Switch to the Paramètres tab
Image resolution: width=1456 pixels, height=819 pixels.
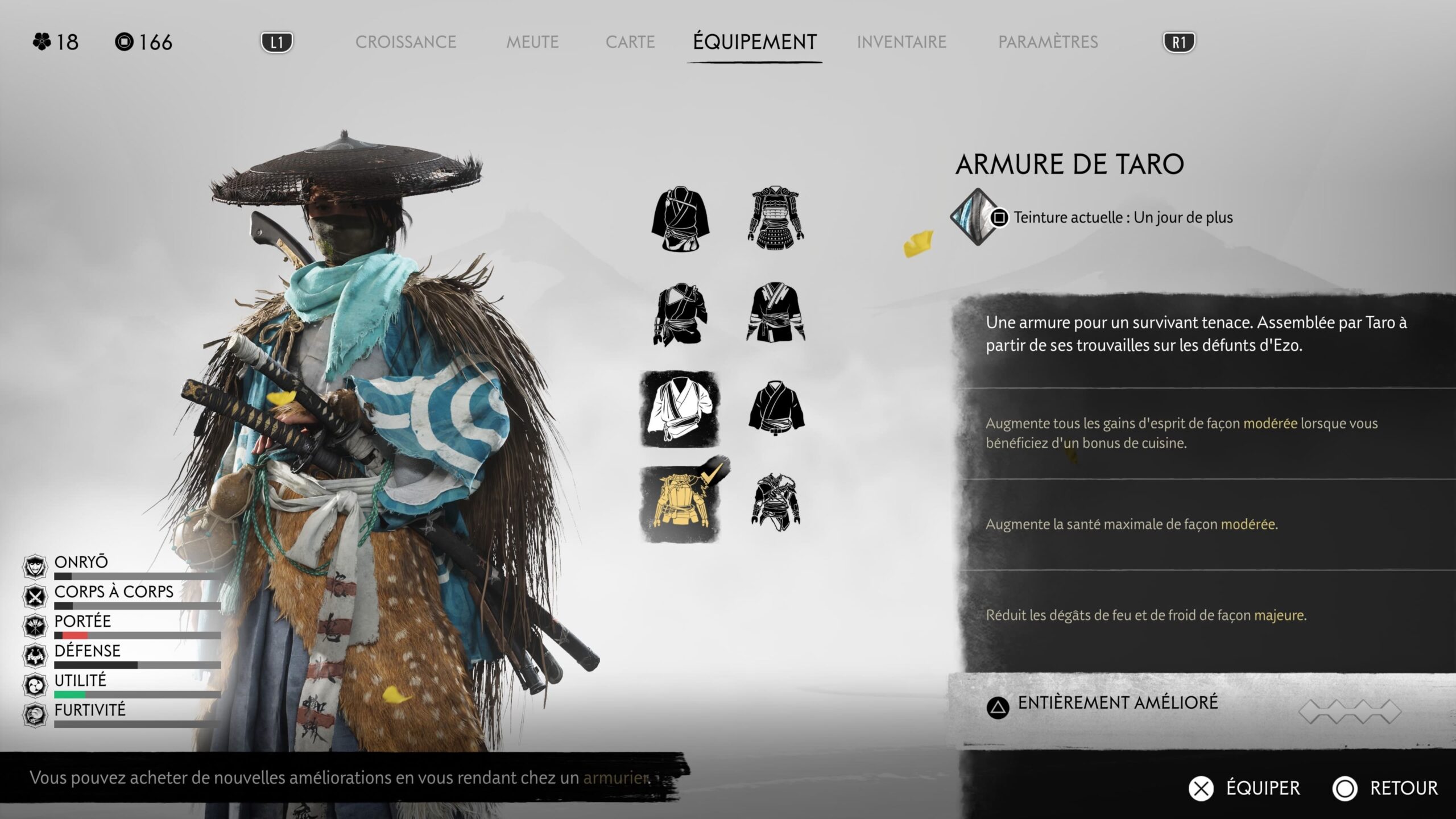(x=1048, y=42)
